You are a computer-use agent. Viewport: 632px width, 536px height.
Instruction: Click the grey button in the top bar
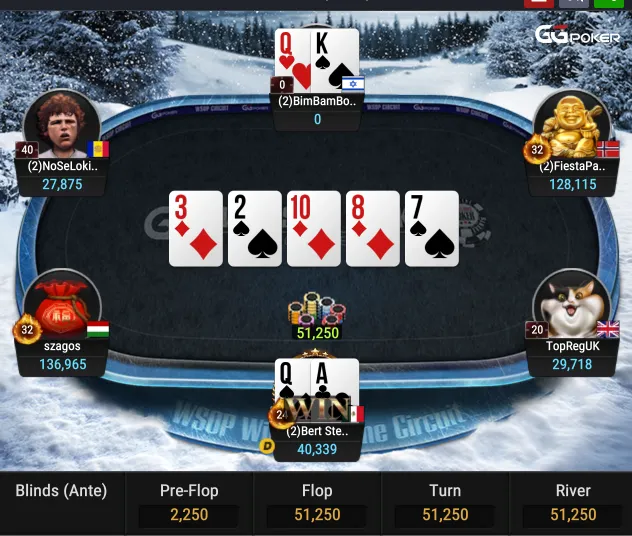click(x=573, y=3)
